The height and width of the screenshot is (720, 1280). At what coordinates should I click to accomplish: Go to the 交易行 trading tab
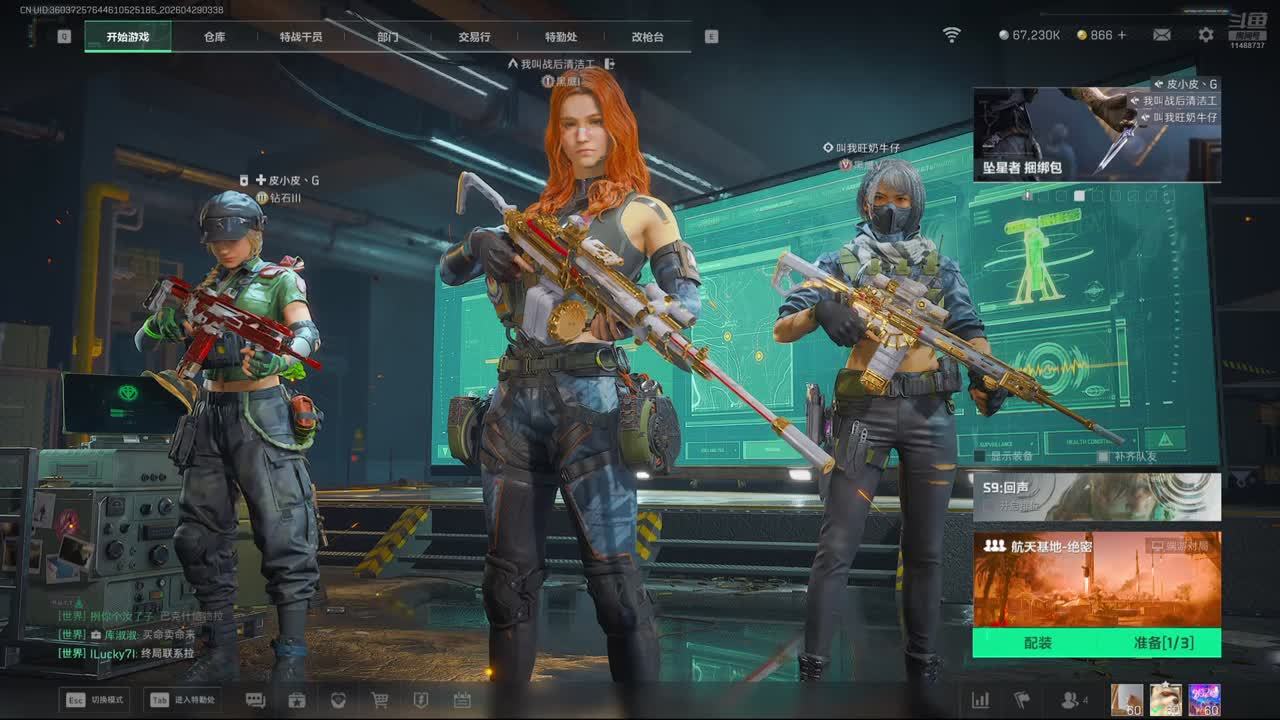tap(474, 37)
